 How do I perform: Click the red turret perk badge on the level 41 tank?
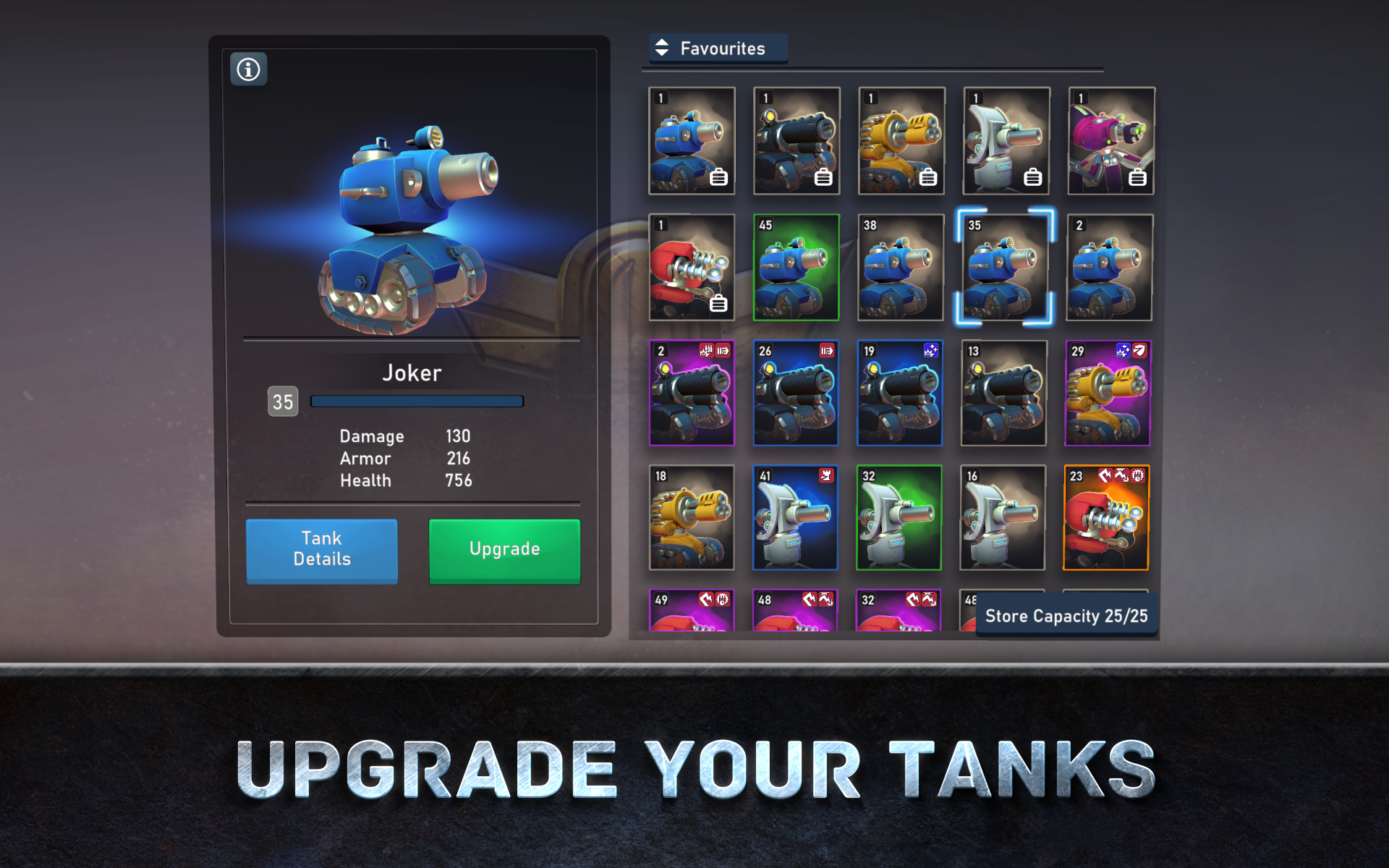[828, 476]
